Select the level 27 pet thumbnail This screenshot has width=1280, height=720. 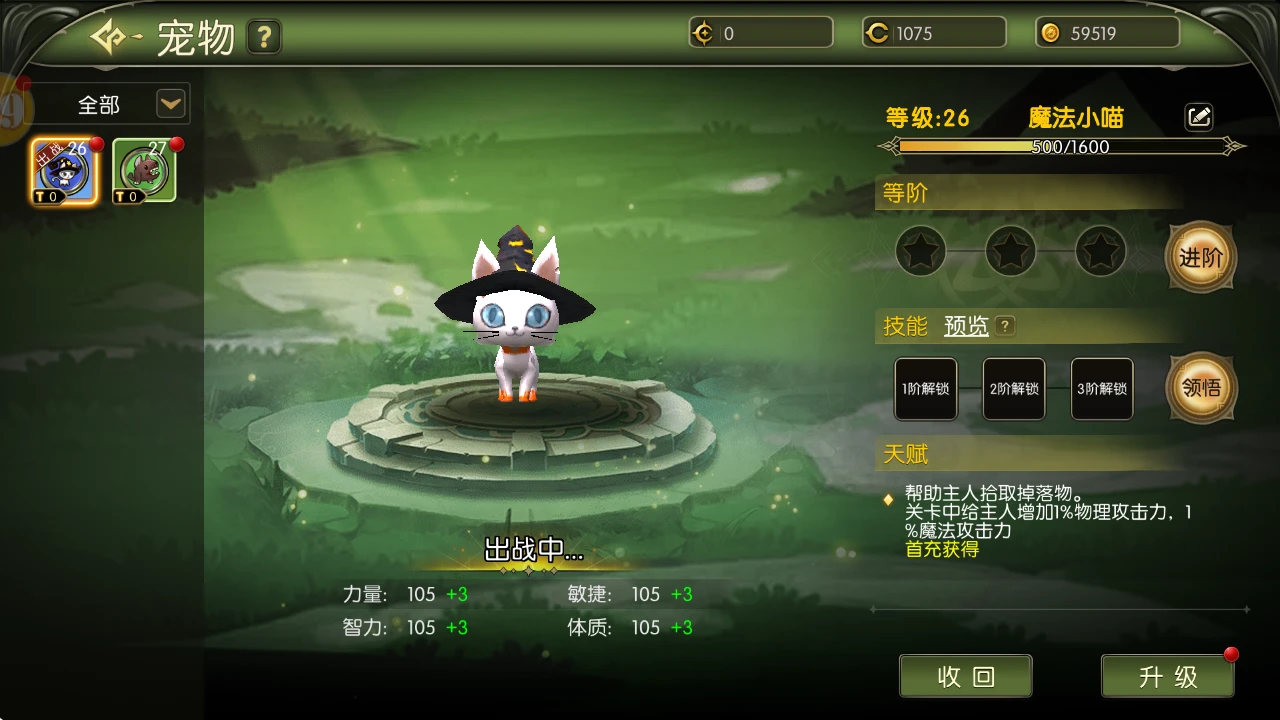[x=143, y=168]
